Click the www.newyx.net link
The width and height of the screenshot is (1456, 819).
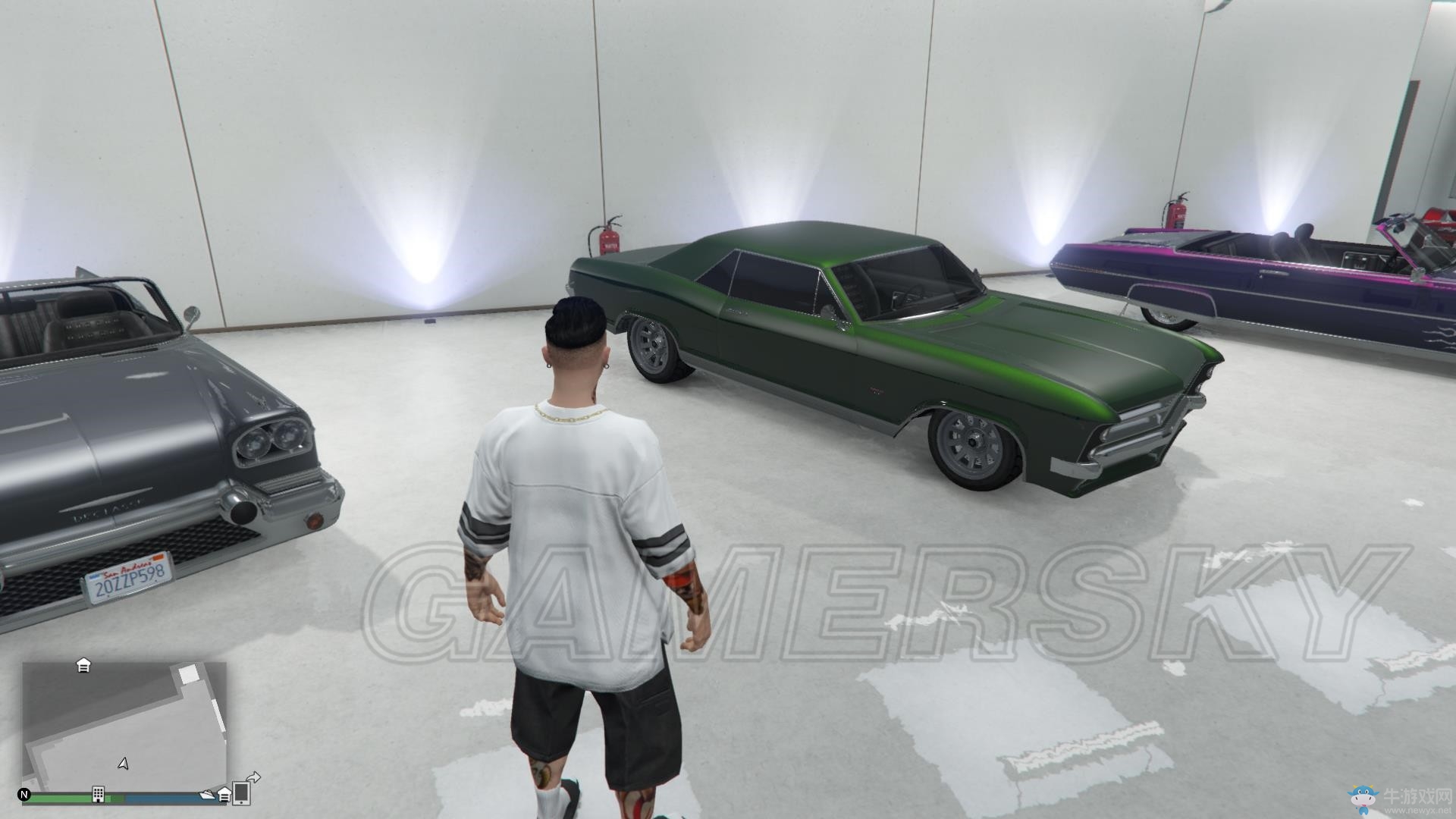tap(1417, 811)
